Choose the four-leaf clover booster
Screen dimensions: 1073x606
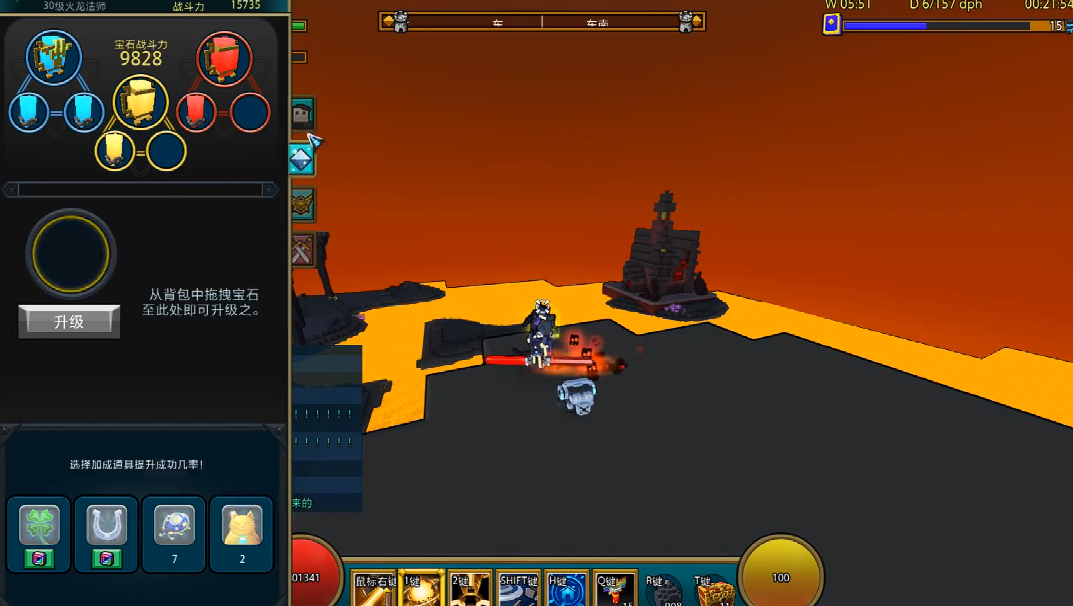pos(39,526)
